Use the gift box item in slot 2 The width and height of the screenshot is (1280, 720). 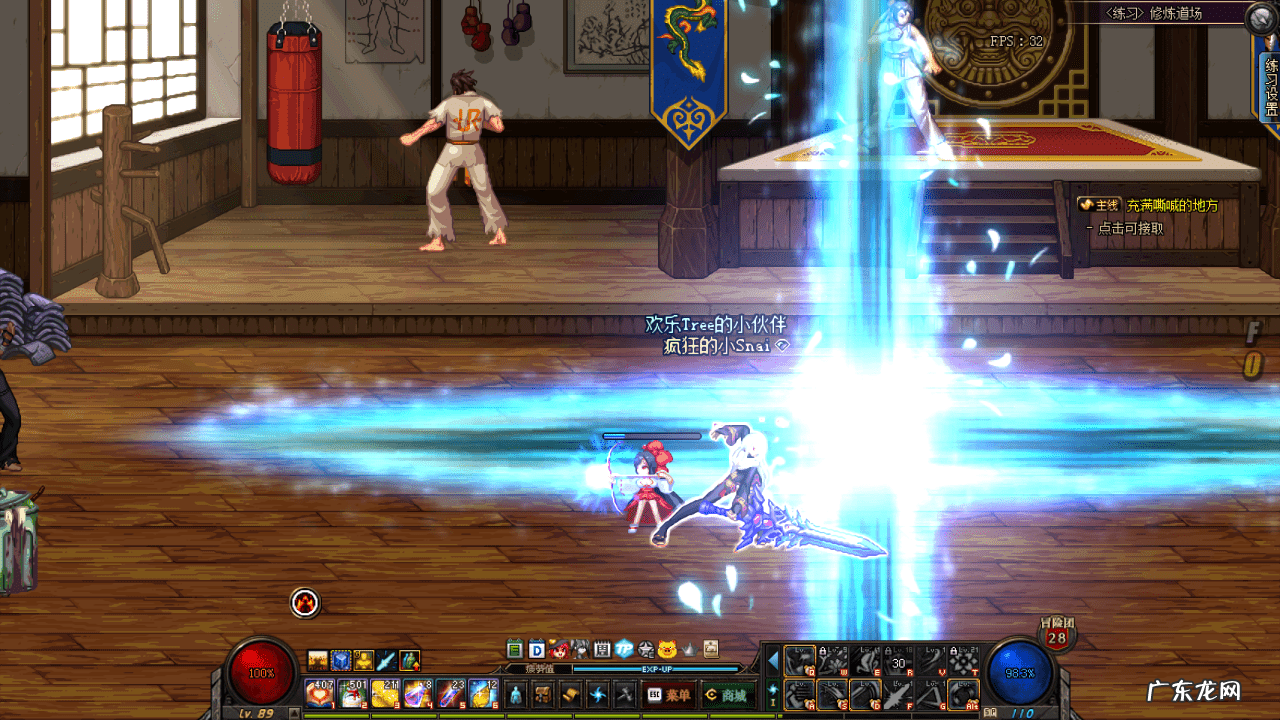[352, 692]
